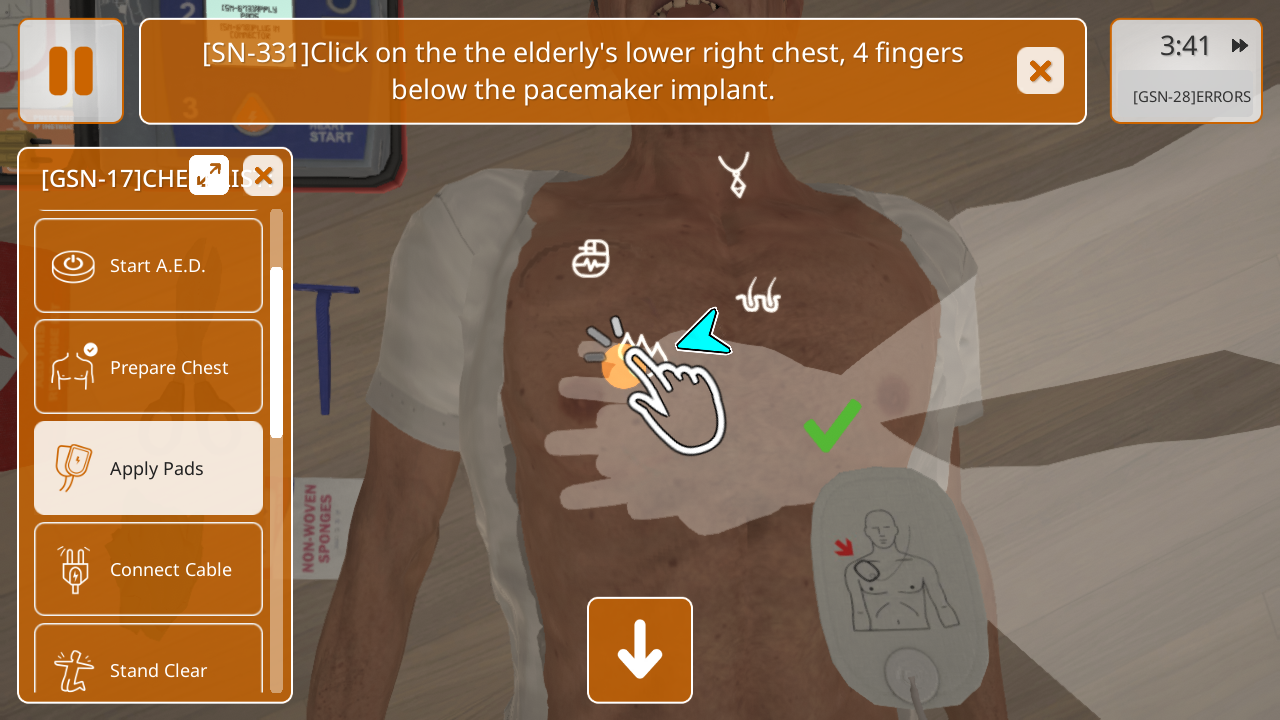
Task: Select the pacemaker implant icon
Action: click(591, 259)
